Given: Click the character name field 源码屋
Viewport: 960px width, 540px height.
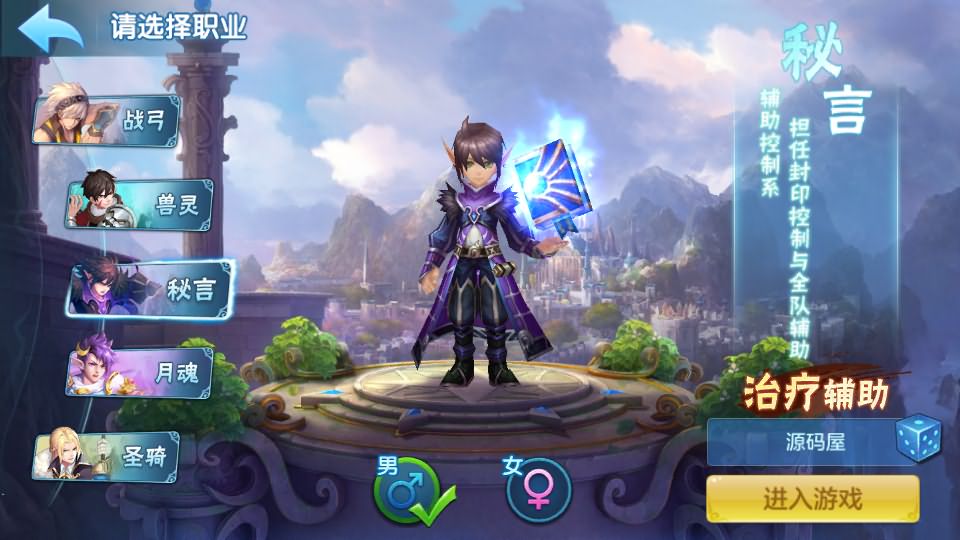Looking at the screenshot, I should tap(800, 441).
